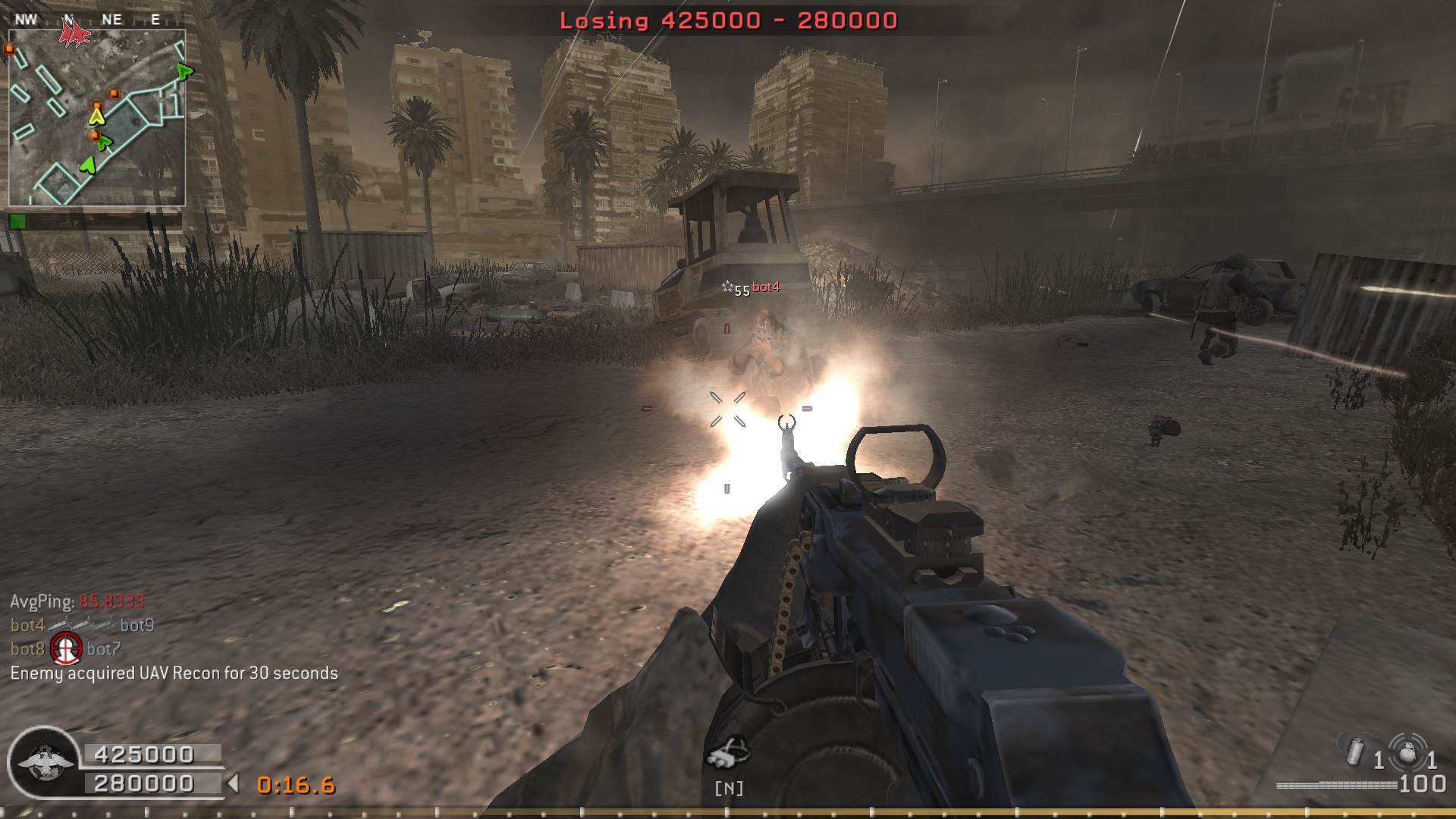This screenshot has width=1456, height=819.
Task: Click the red jet icons above minimap
Action: (x=74, y=33)
